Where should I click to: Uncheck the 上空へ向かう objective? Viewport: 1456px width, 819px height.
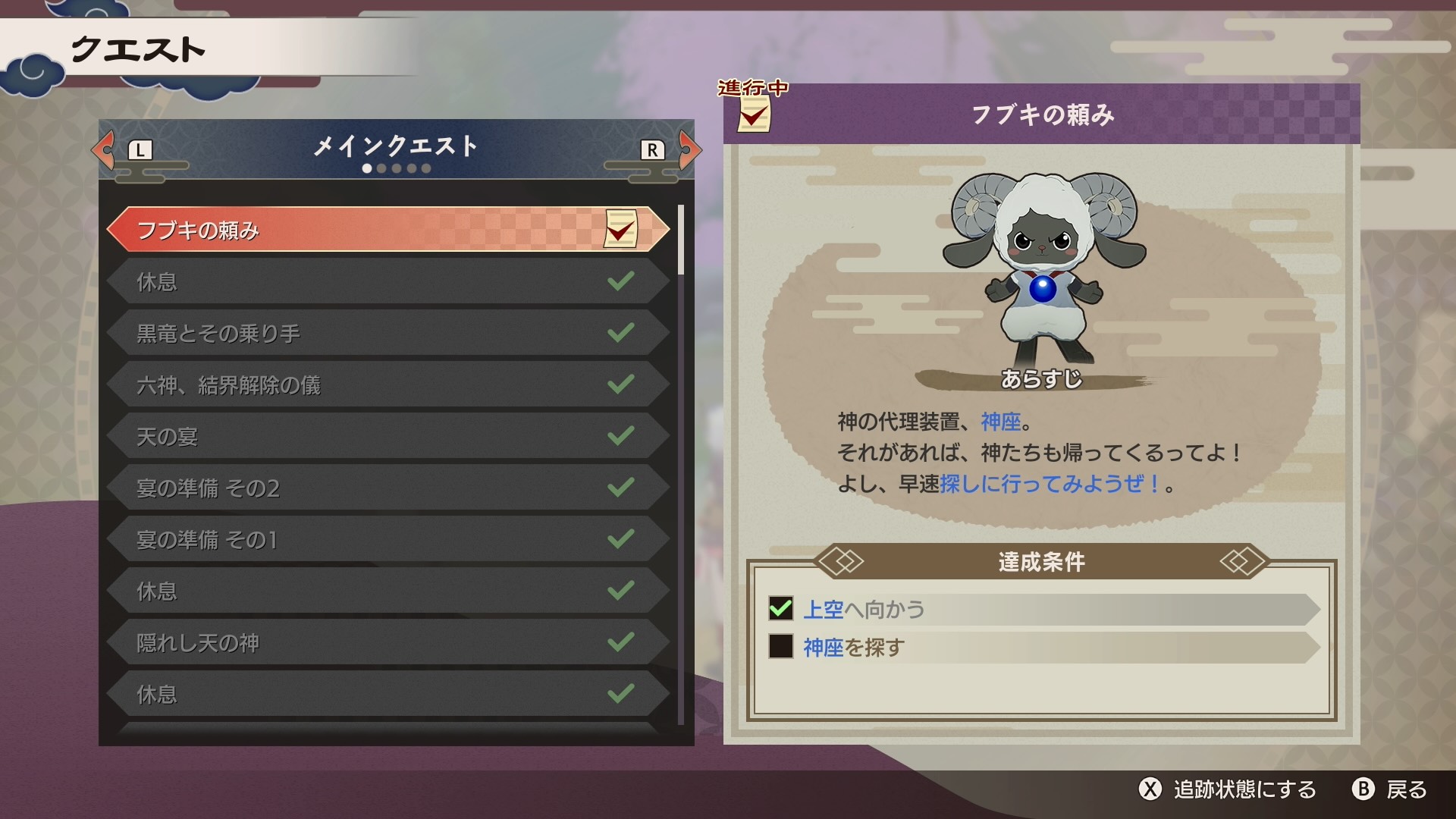[x=783, y=609]
